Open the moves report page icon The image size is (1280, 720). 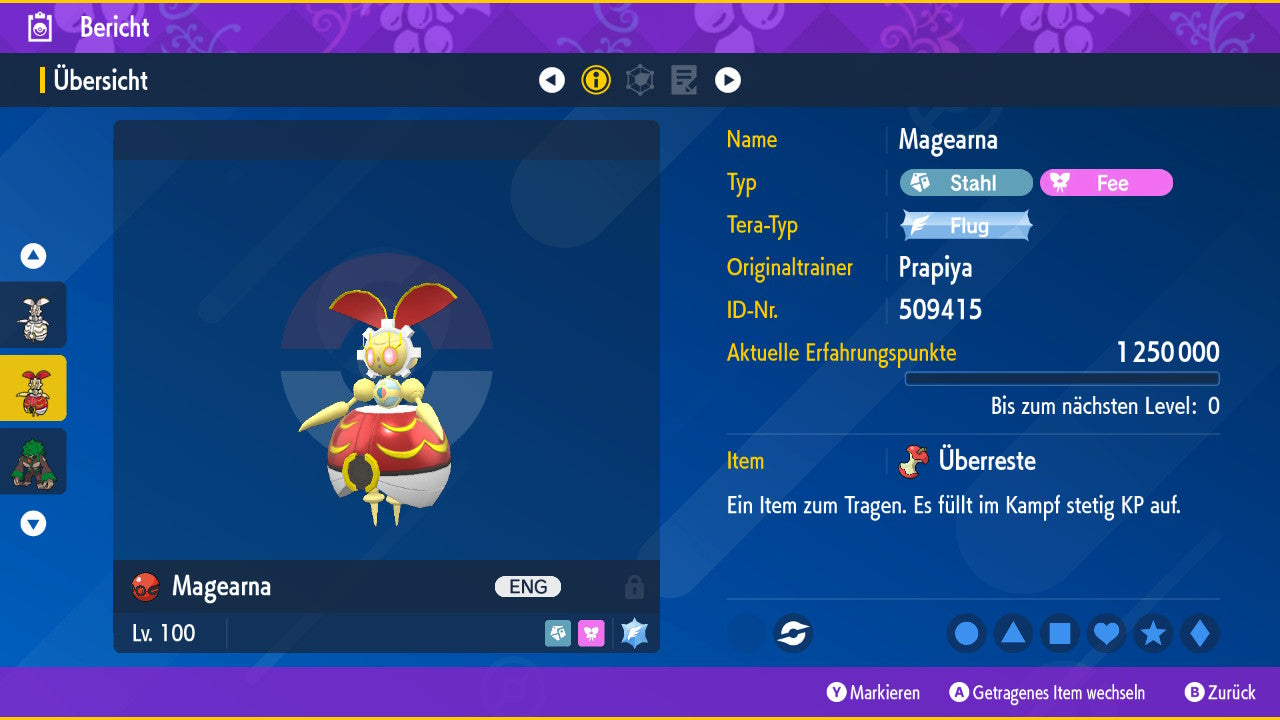coord(684,80)
